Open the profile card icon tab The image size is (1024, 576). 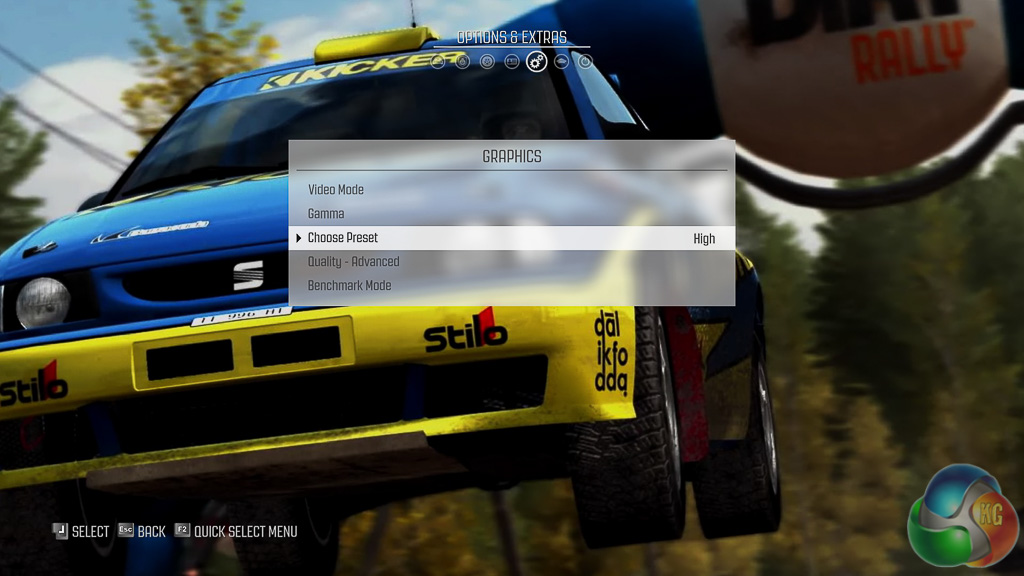click(512, 62)
